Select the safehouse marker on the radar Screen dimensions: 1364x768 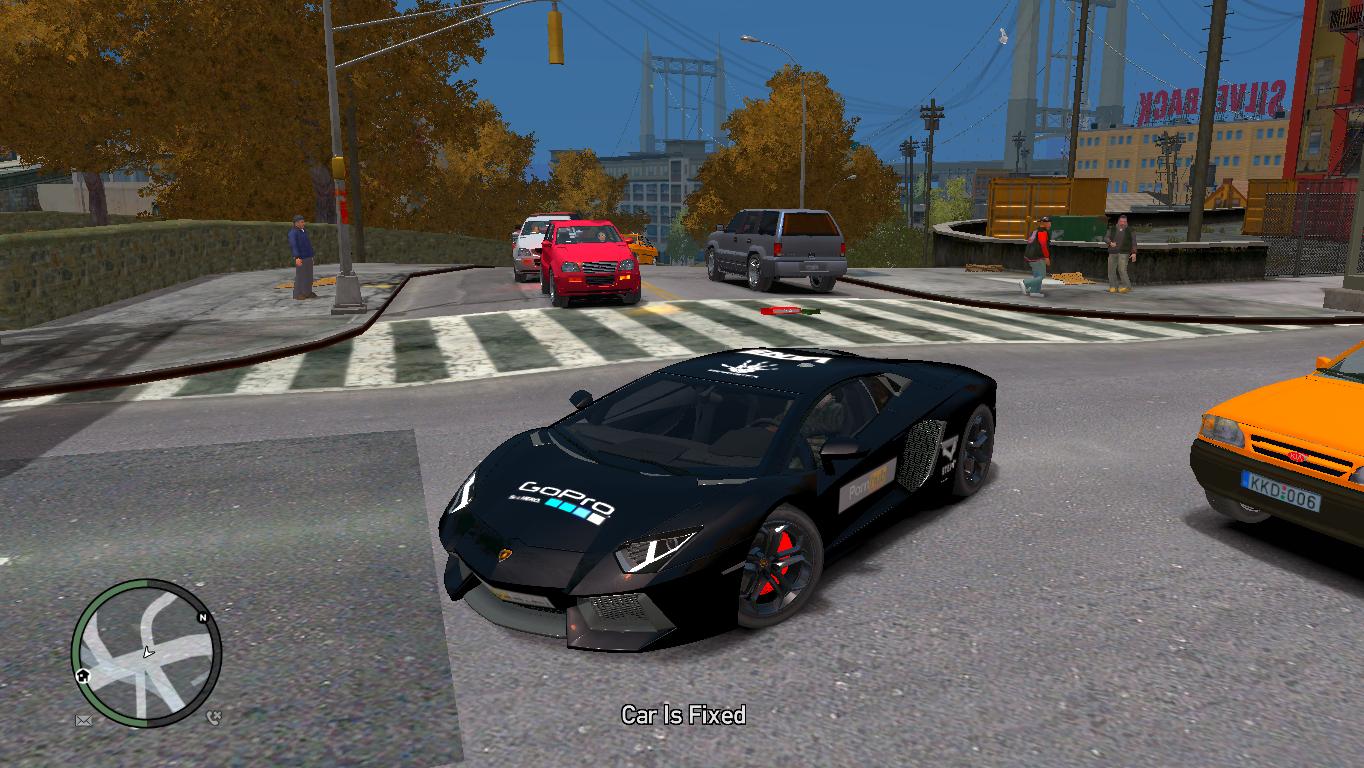pos(83,675)
